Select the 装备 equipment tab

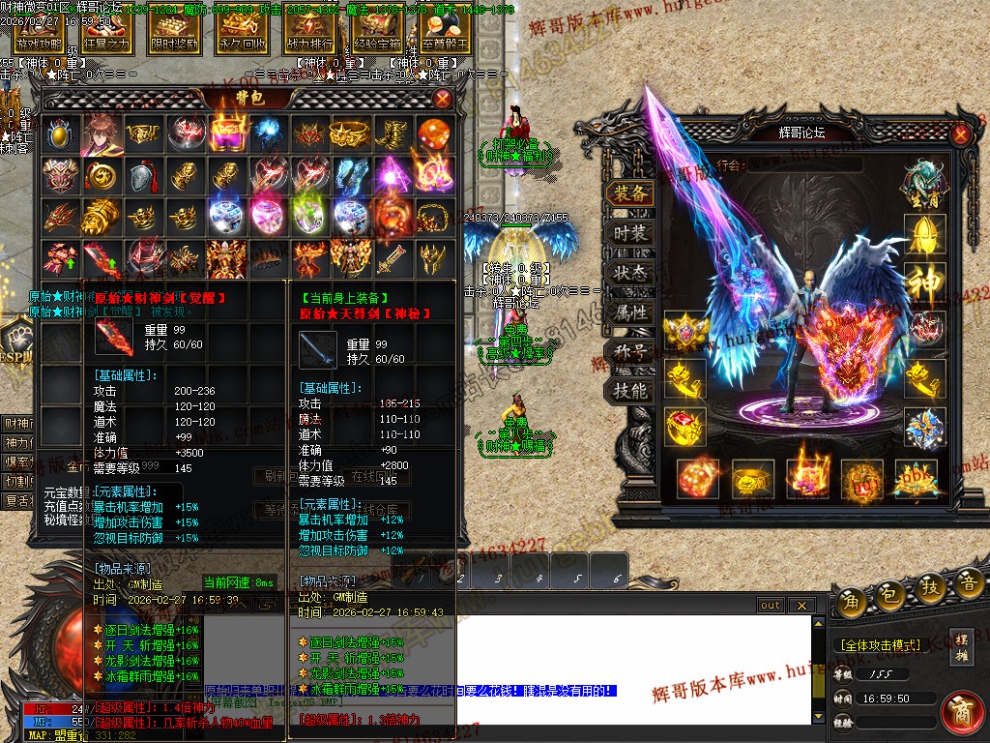[x=630, y=194]
